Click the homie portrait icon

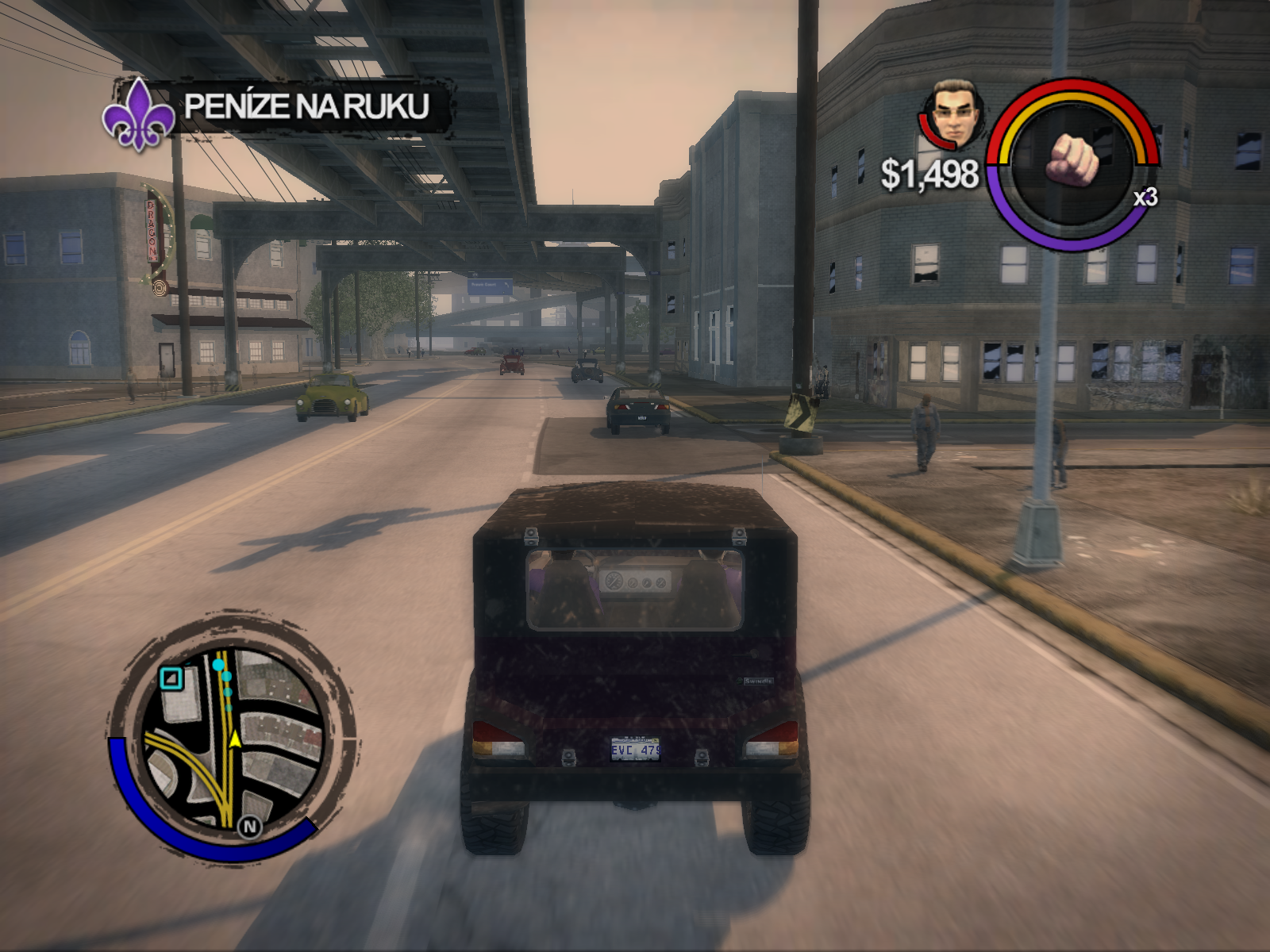tap(953, 113)
